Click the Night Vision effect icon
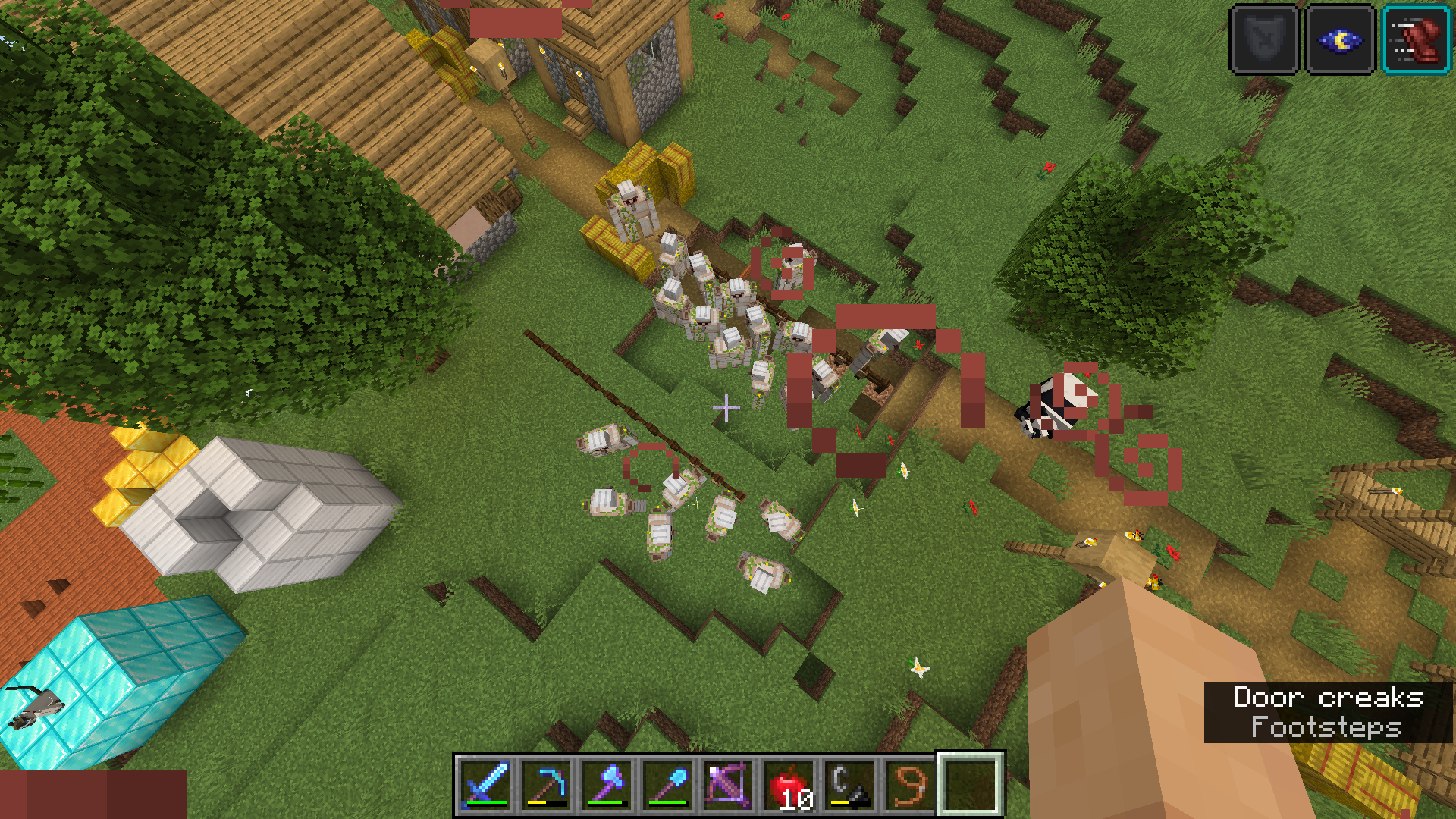This screenshot has width=1456, height=819. tap(1341, 39)
